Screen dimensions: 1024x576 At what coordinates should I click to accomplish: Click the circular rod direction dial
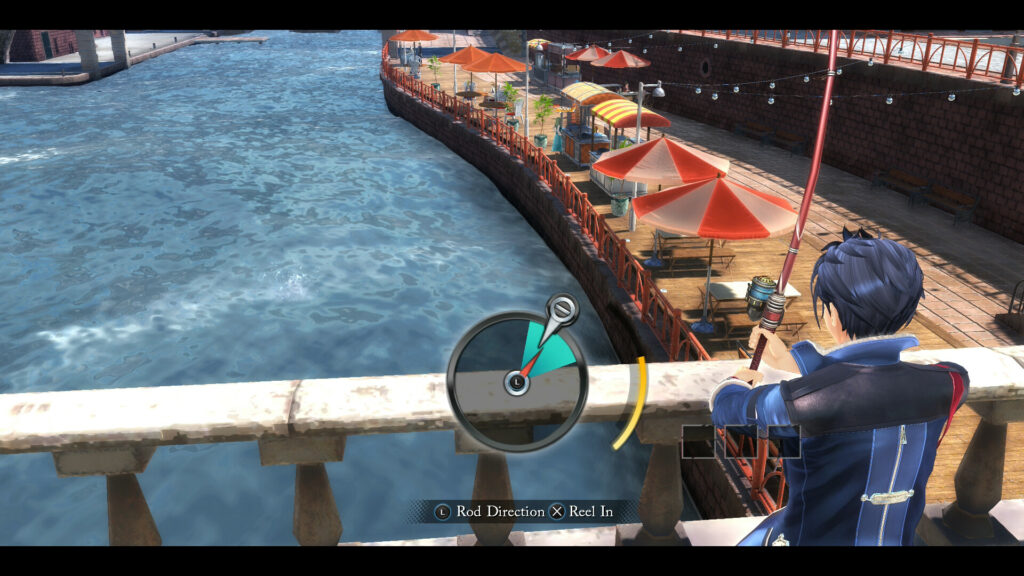pyautogui.click(x=516, y=381)
